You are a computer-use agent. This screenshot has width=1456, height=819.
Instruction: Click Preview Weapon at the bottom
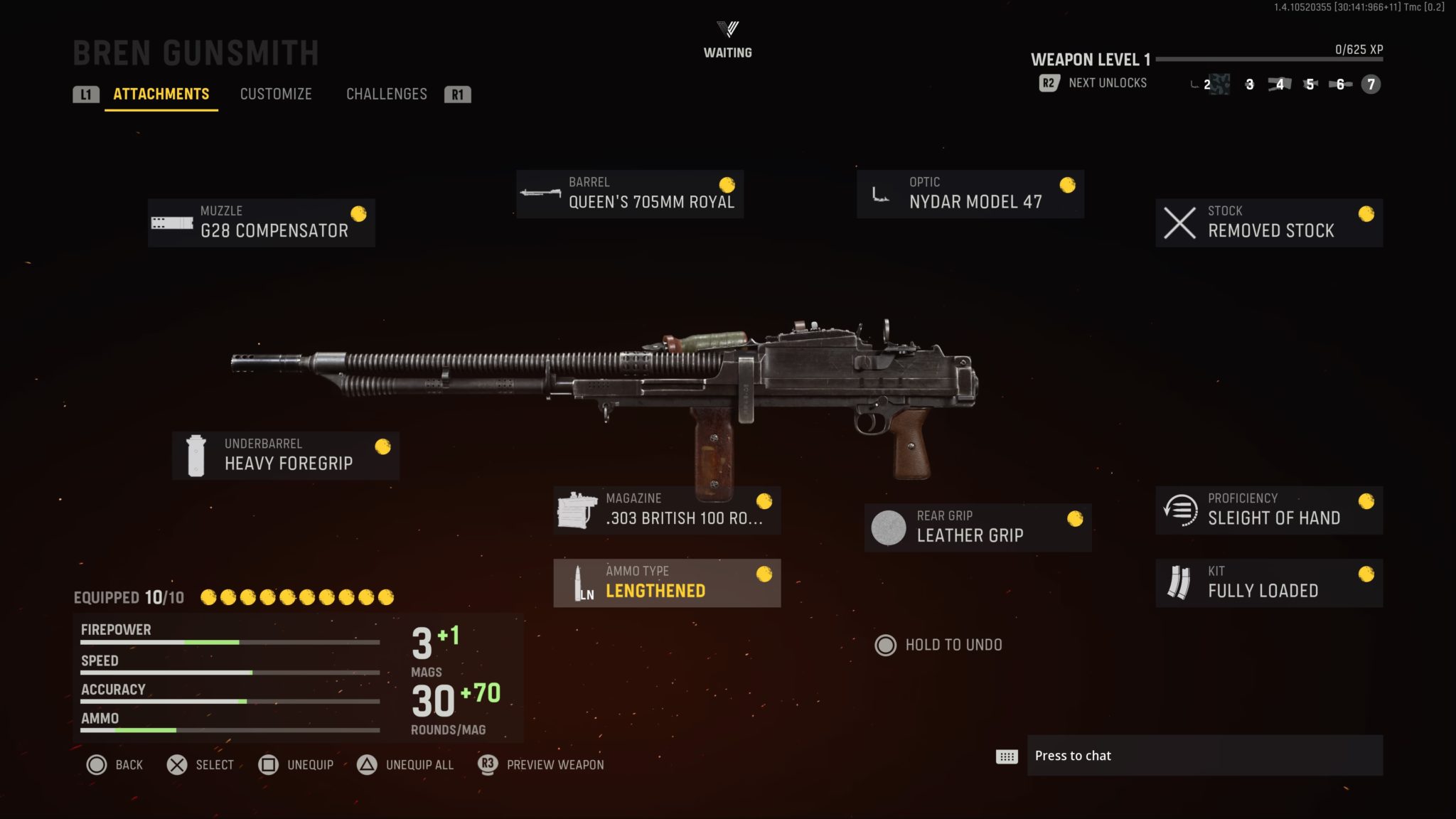(x=554, y=765)
